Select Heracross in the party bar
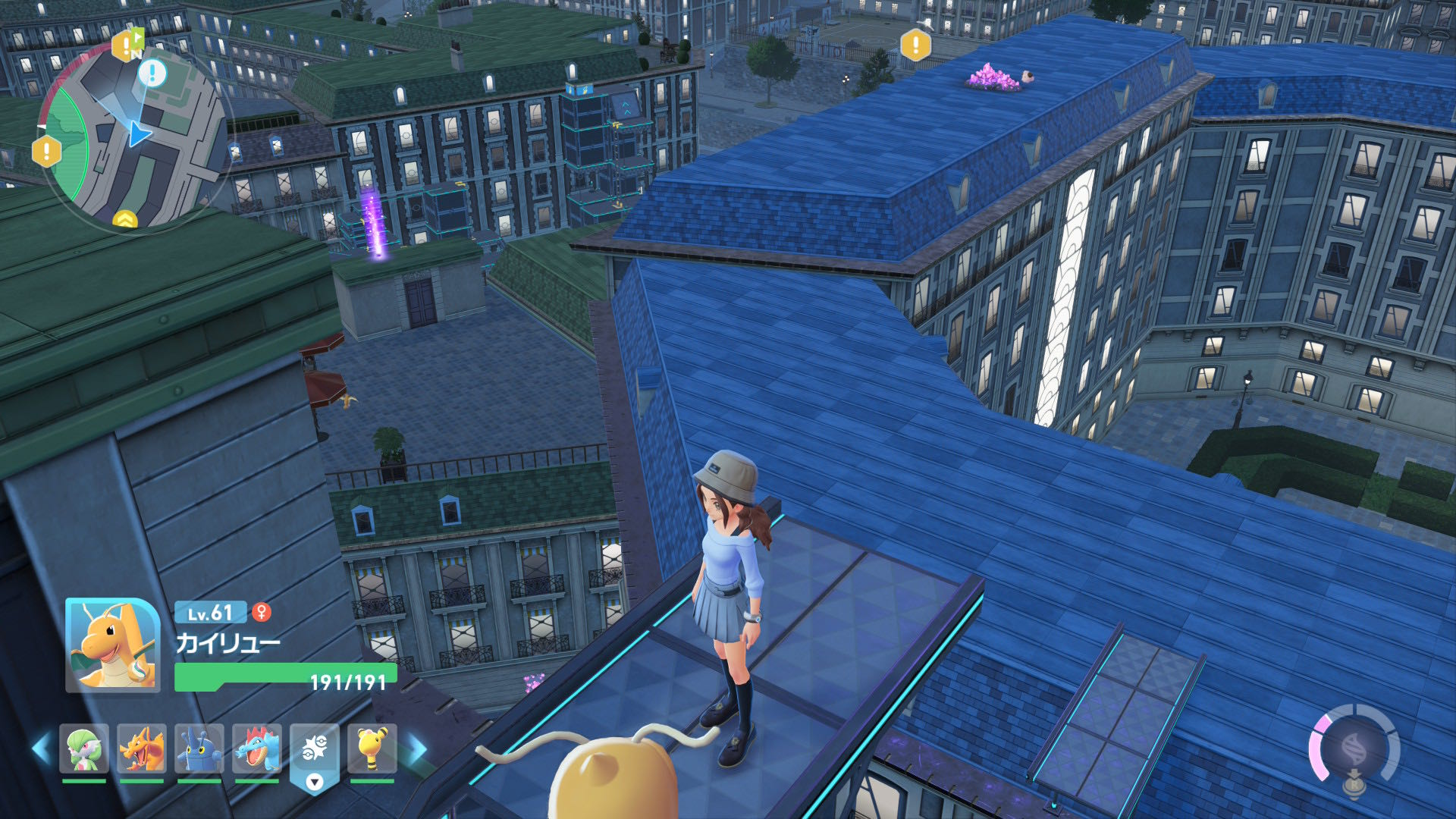Screen dimensions: 1456x819 pos(199,748)
